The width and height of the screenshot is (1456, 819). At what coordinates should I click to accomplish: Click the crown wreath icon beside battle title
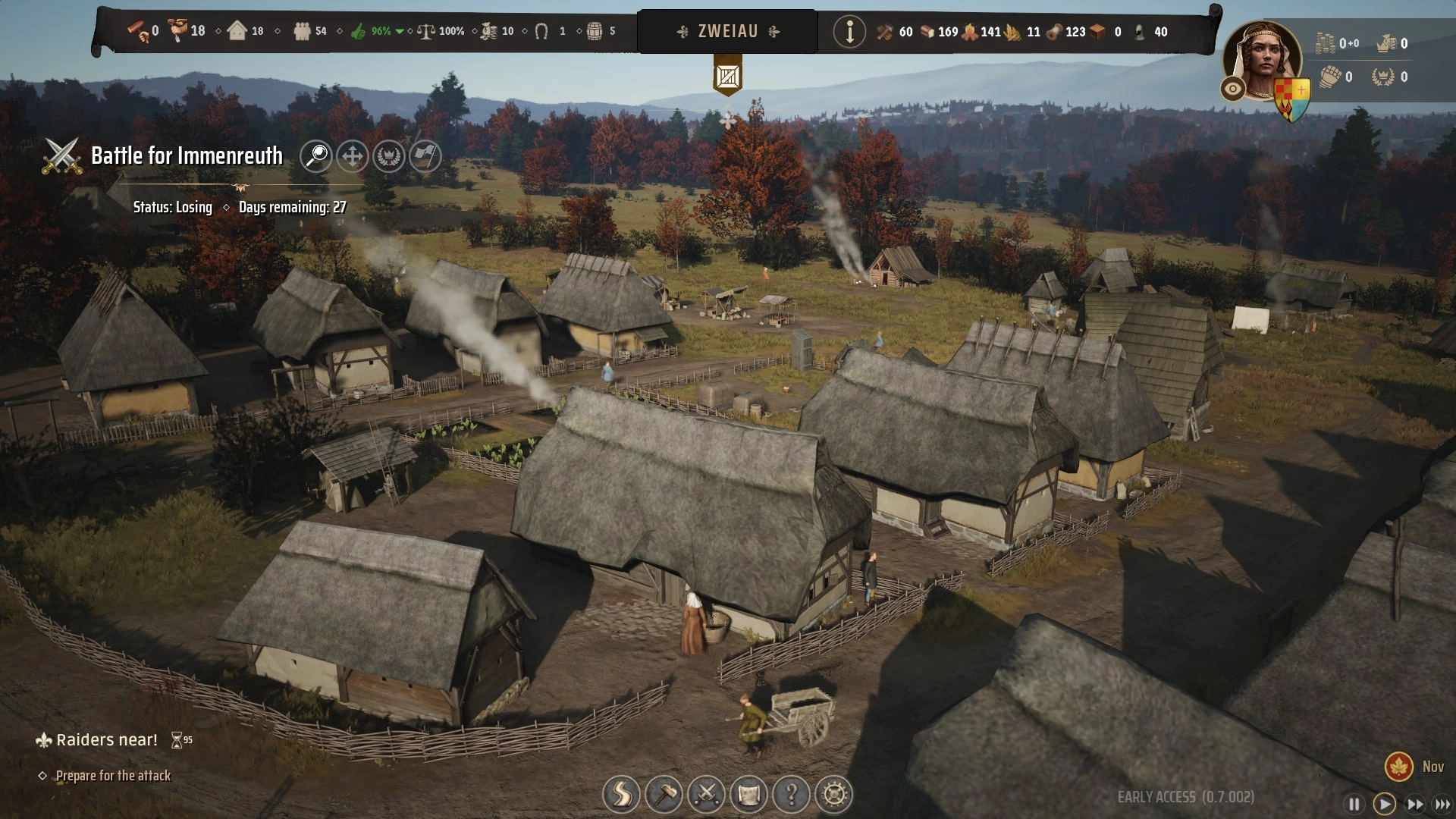(389, 156)
